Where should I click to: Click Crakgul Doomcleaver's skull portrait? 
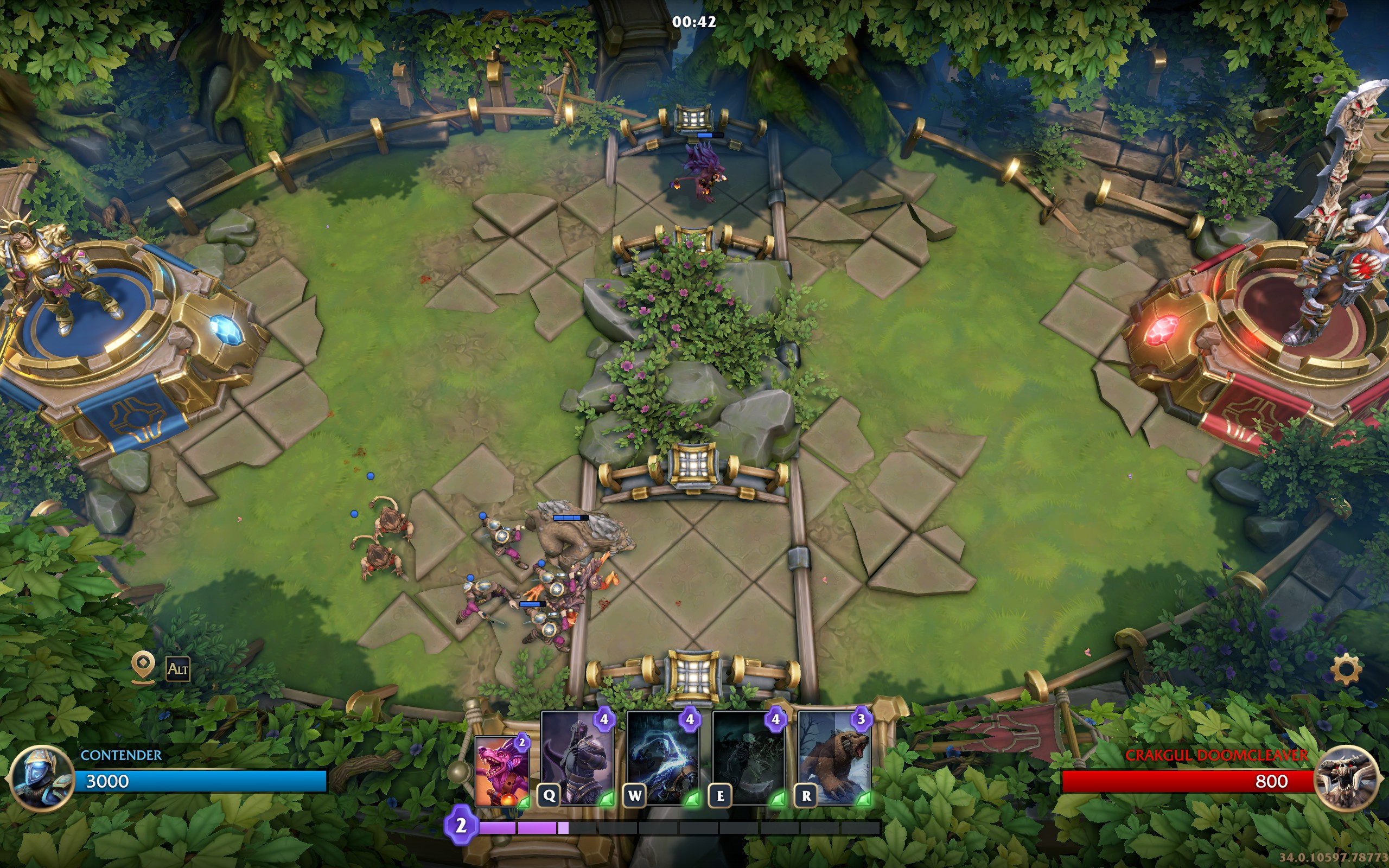point(1346,778)
